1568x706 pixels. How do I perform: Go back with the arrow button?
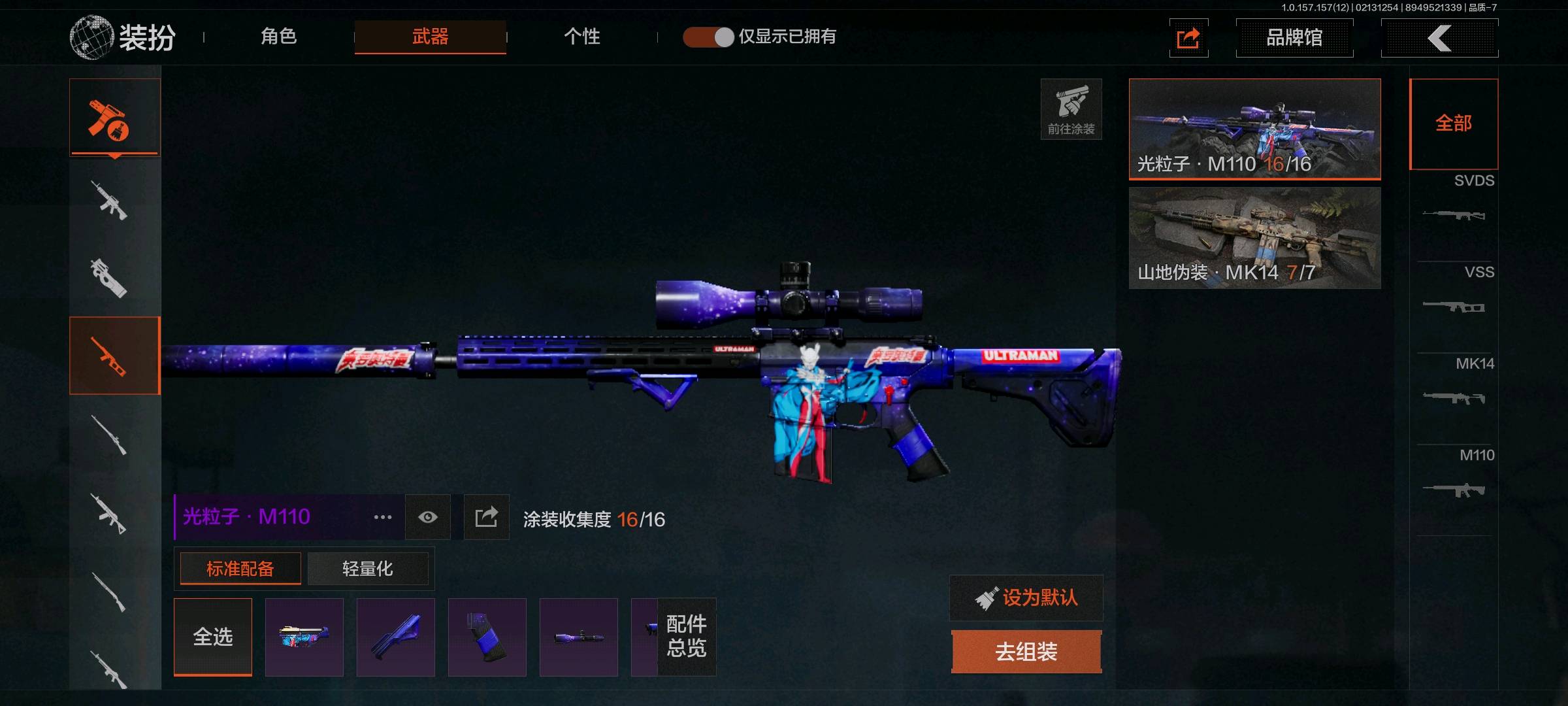[1439, 38]
